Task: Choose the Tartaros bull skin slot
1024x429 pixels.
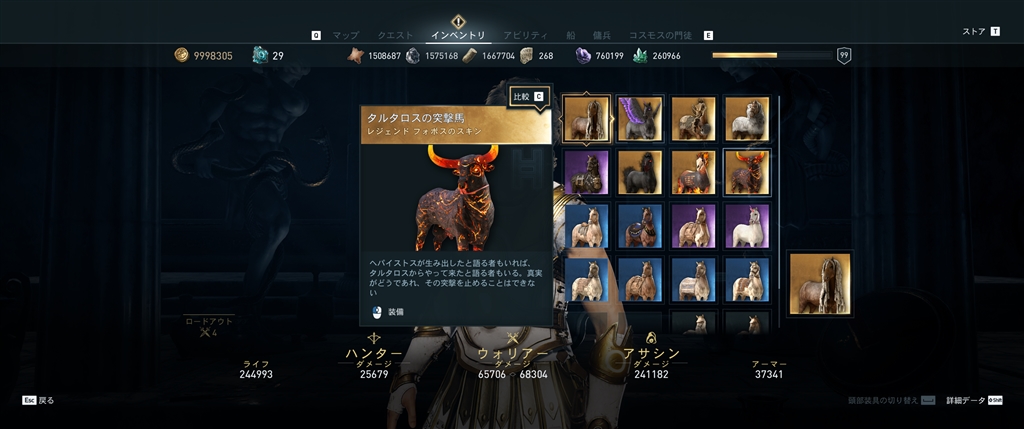Action: tap(747, 172)
